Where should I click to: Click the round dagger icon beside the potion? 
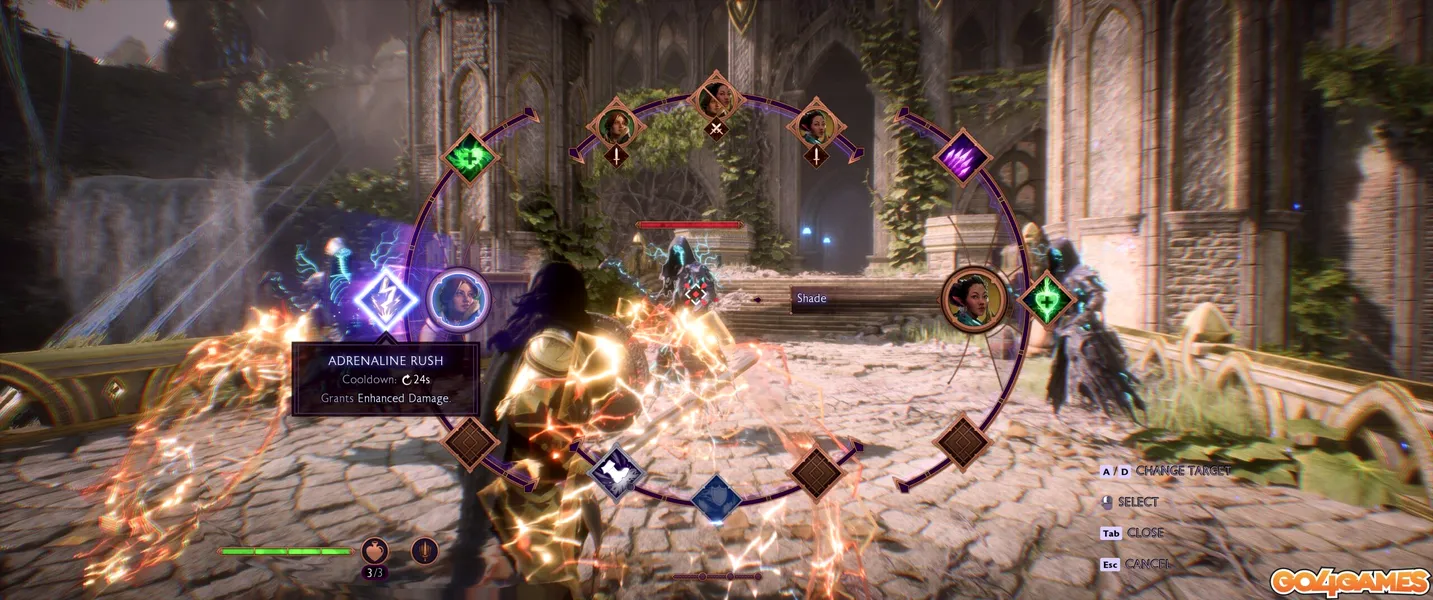click(x=425, y=551)
